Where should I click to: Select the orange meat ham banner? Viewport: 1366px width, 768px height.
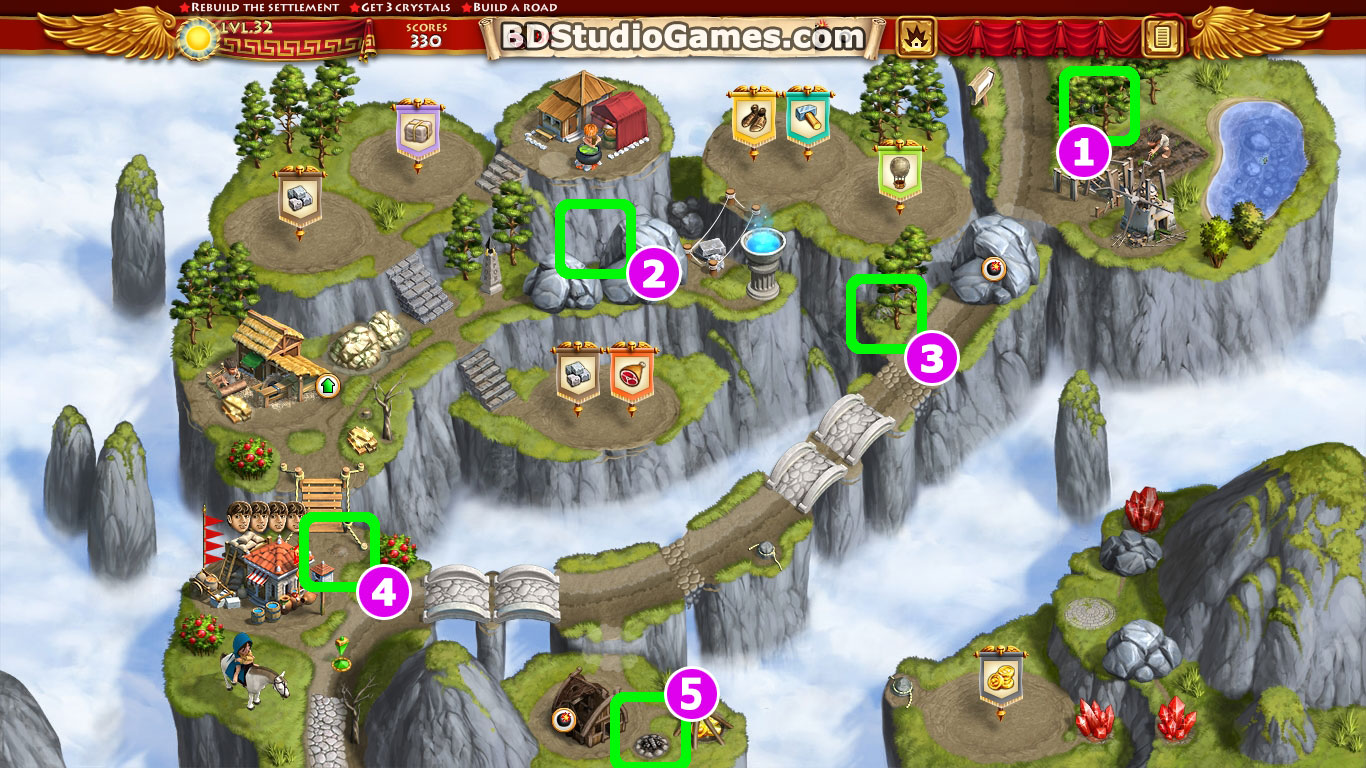[x=631, y=373]
